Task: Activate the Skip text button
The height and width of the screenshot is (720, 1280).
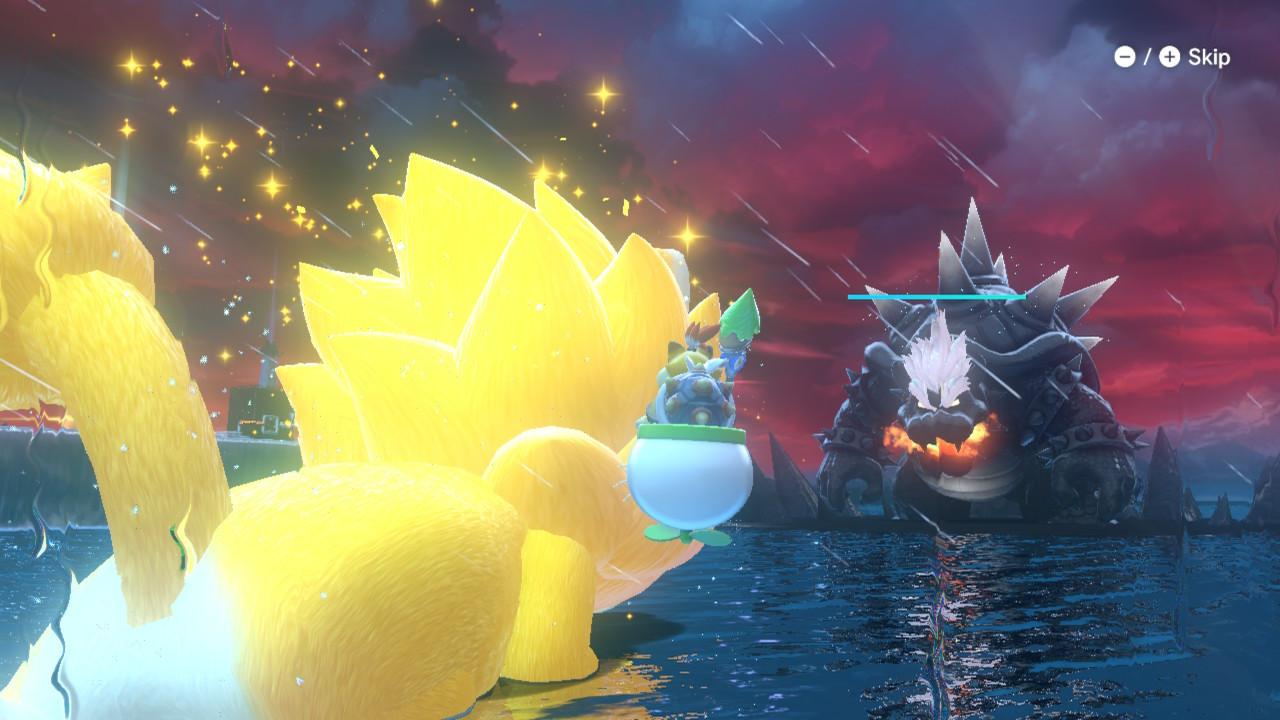Action: tap(1209, 57)
